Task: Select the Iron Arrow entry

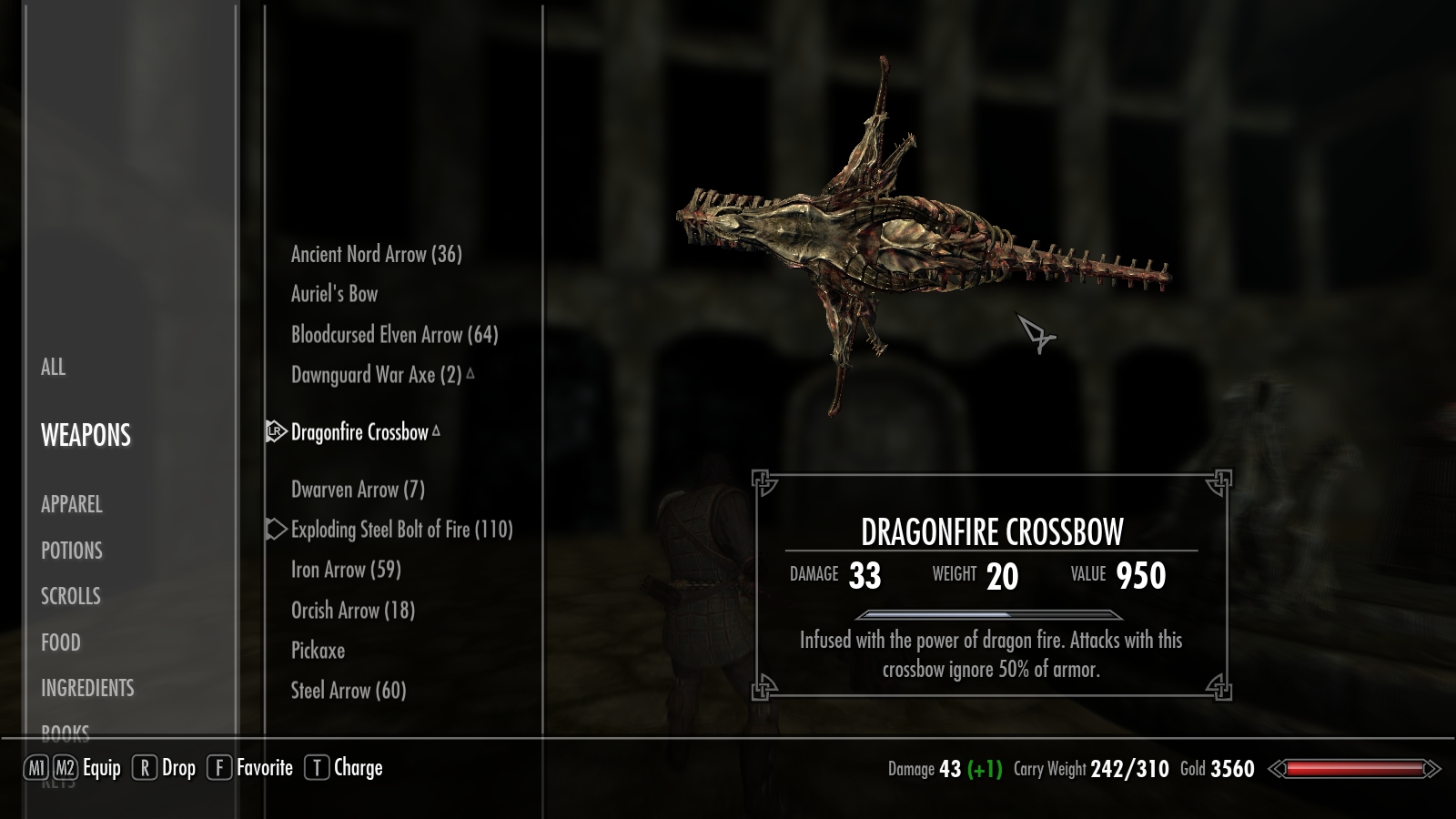Action: [346, 570]
